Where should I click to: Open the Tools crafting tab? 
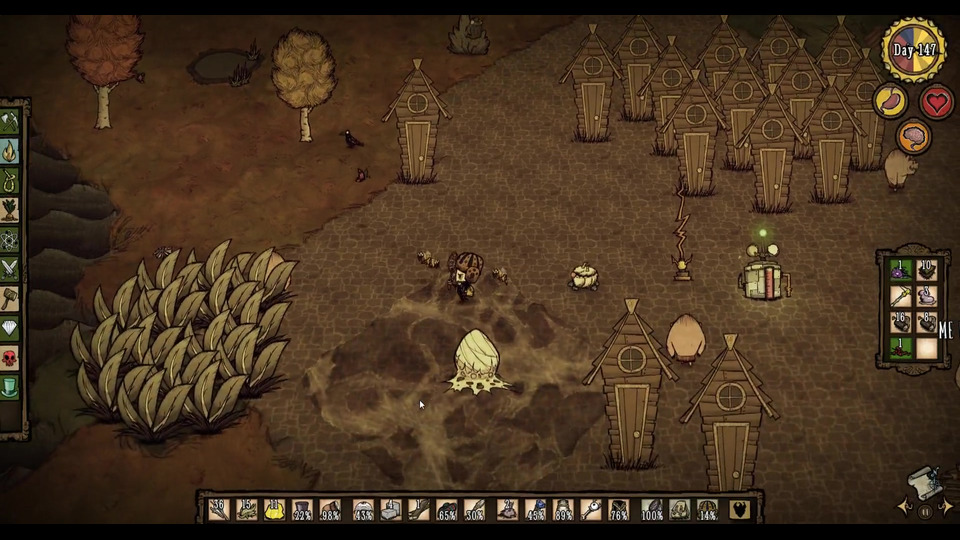10,123
